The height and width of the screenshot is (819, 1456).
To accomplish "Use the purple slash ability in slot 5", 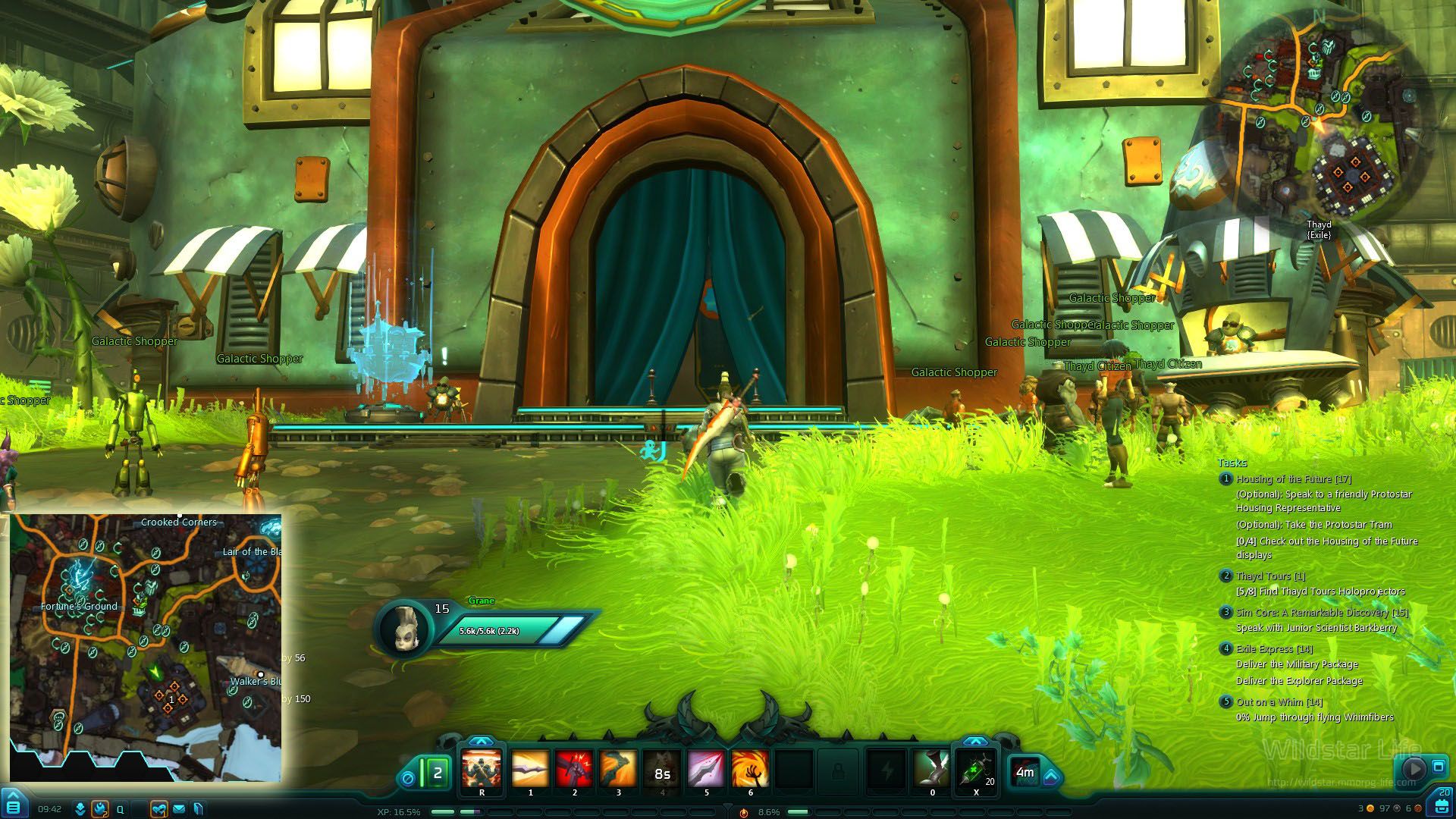I will click(706, 770).
